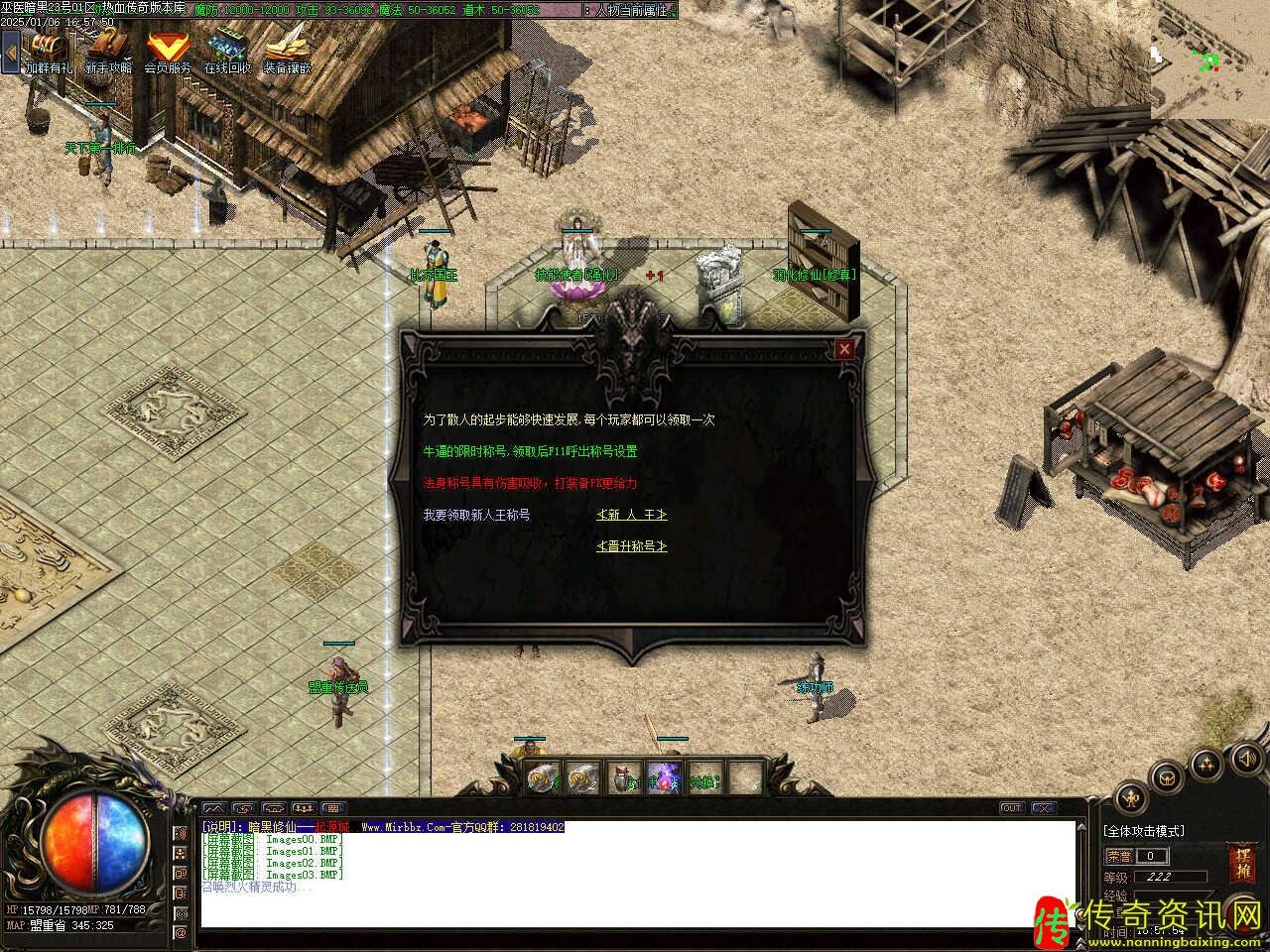Image resolution: width=1270 pixels, height=952 pixels.
Task: Open the 人物当前属性 character attributes label
Action: point(632,9)
